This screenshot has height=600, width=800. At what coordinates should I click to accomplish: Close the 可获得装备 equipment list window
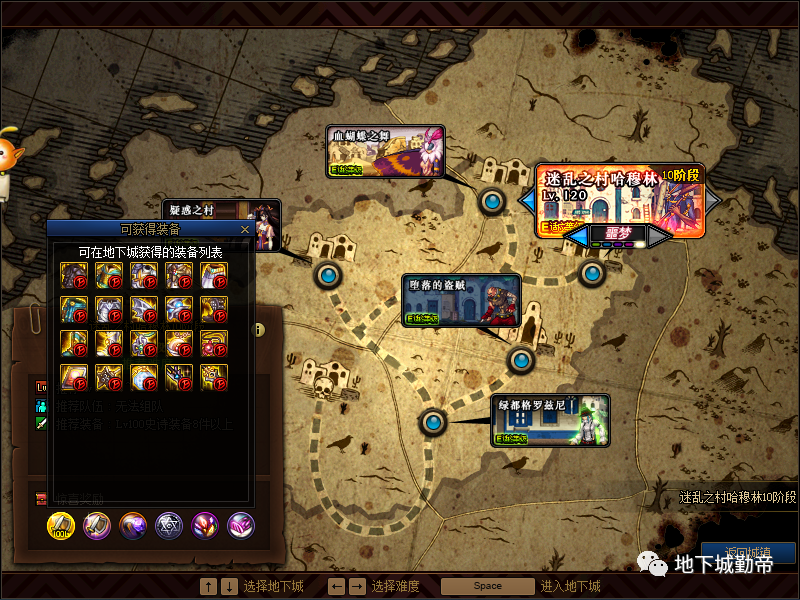[x=245, y=229]
